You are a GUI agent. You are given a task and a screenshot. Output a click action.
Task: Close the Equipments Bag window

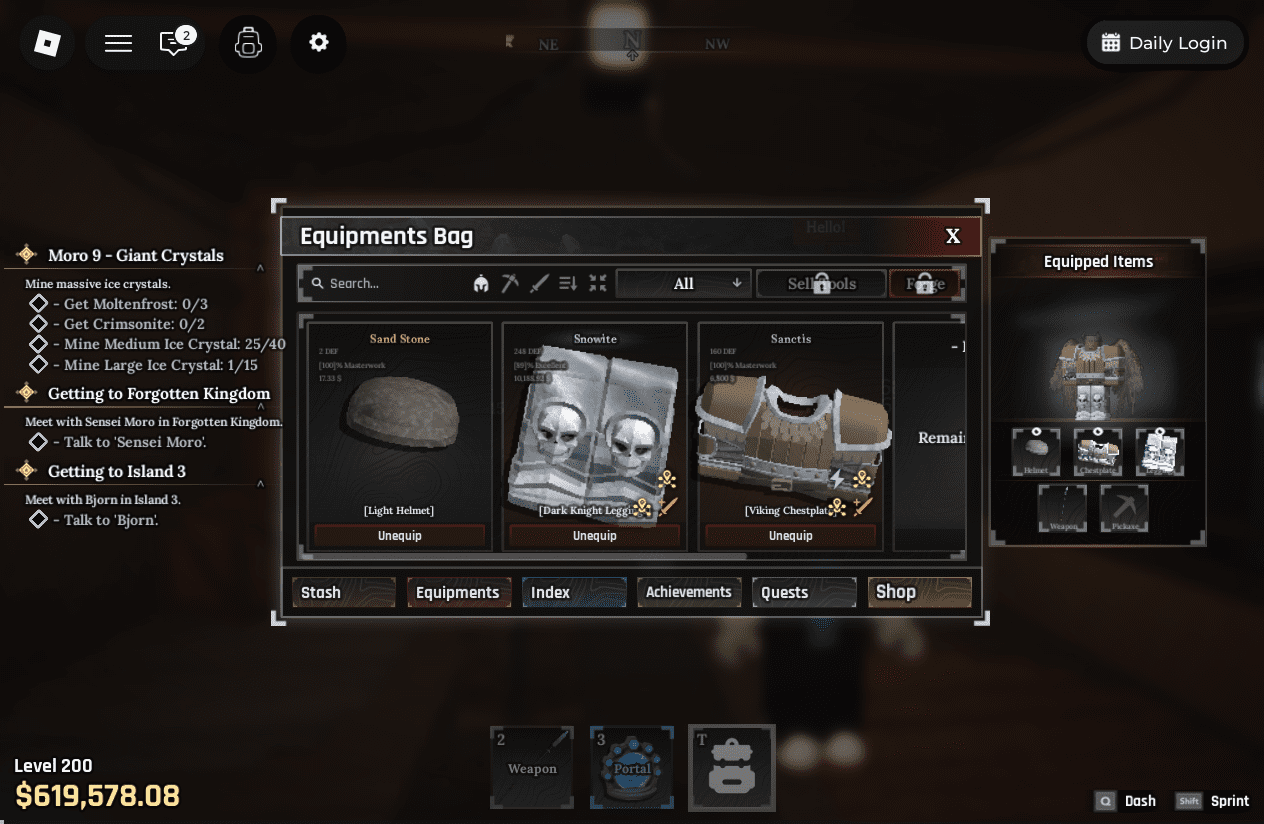pos(953,236)
